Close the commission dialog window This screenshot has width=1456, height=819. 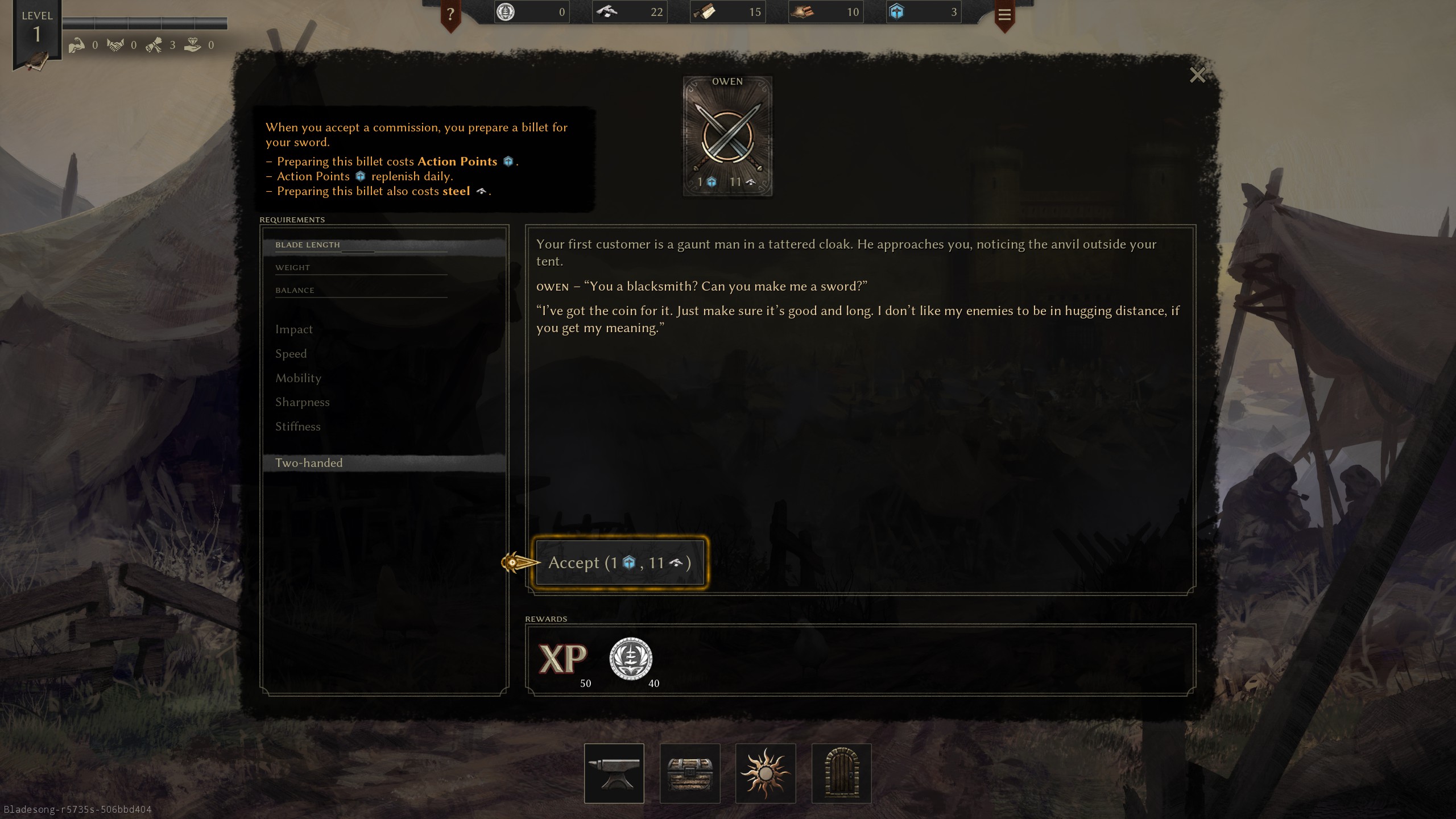tap(1197, 75)
